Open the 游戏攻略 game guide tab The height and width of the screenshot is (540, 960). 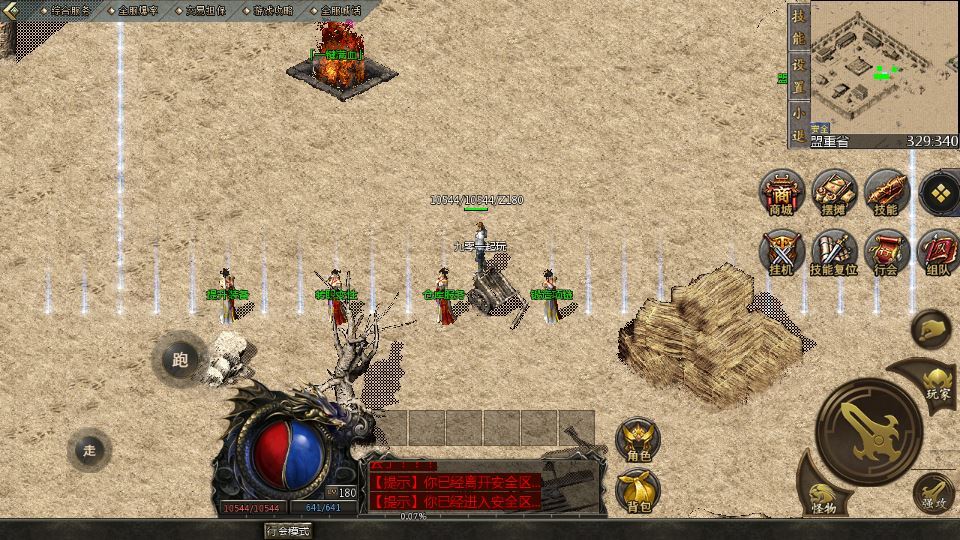click(x=273, y=10)
